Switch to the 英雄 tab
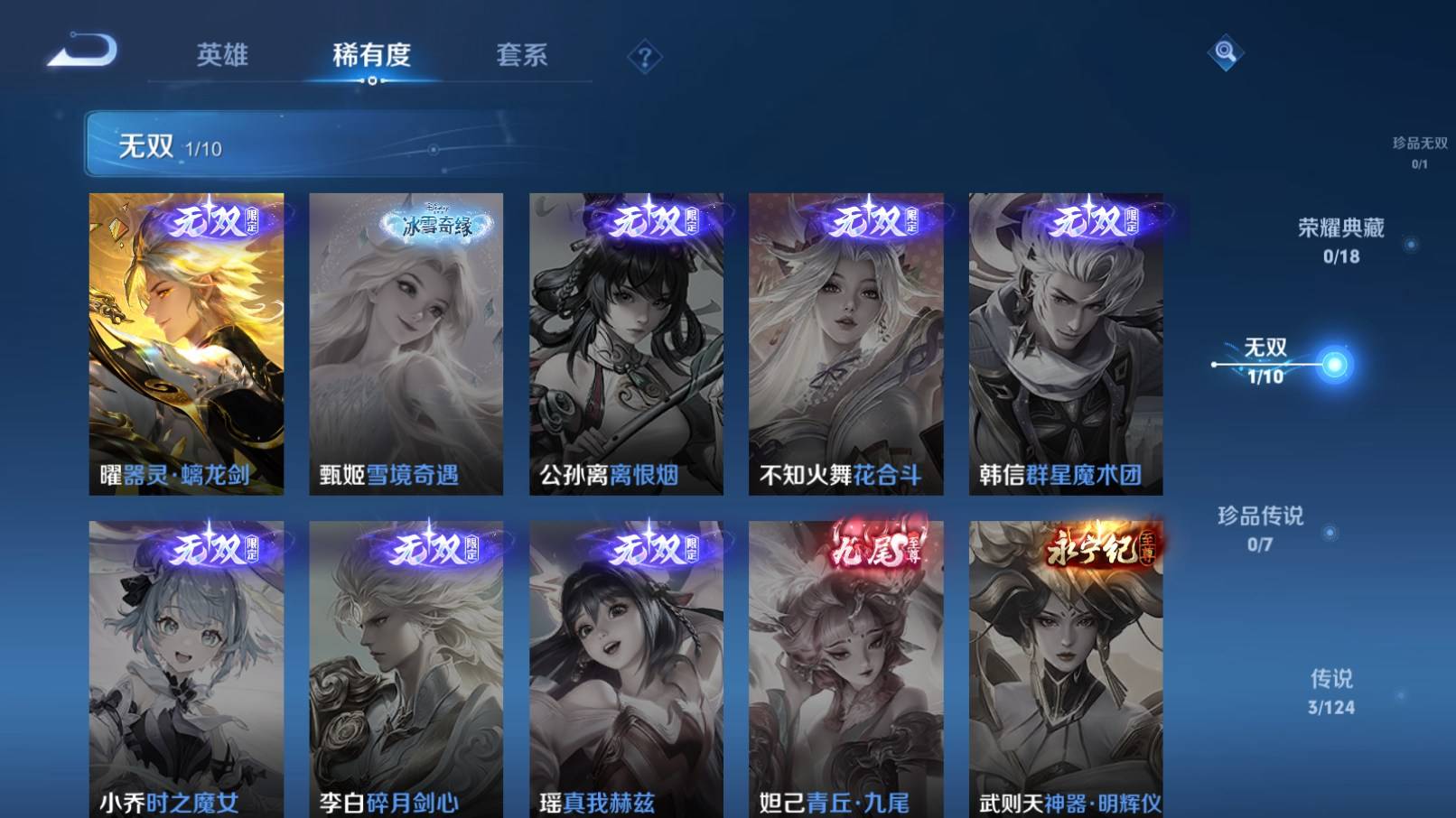1456x818 pixels. coord(222,56)
